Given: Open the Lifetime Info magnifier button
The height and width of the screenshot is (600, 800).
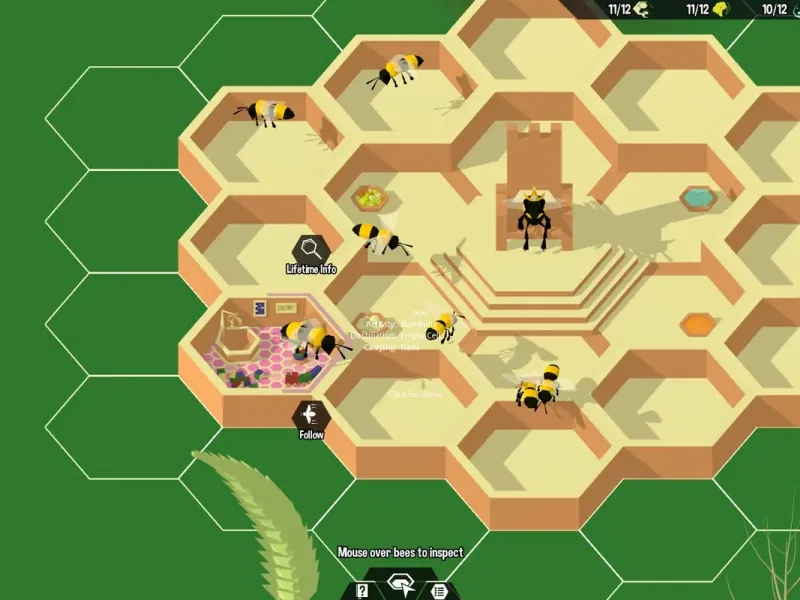Looking at the screenshot, I should (x=311, y=249).
